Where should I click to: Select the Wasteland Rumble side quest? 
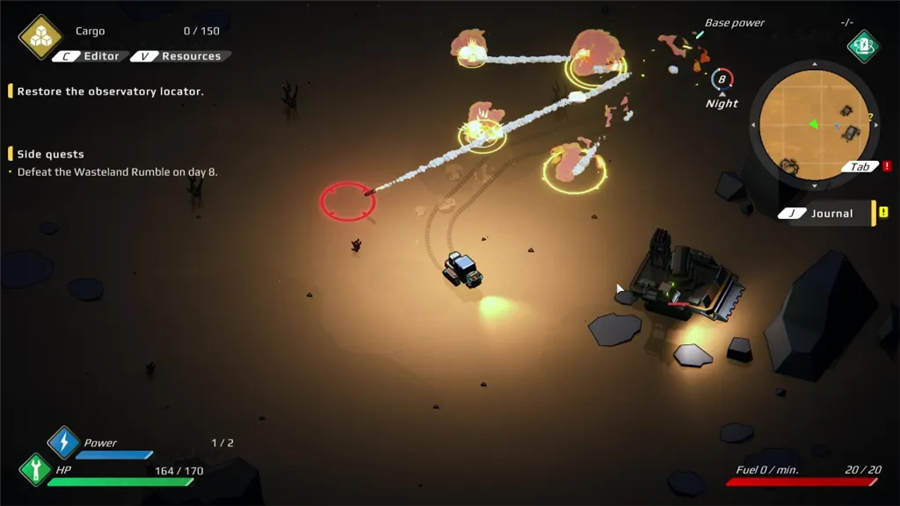[117, 172]
